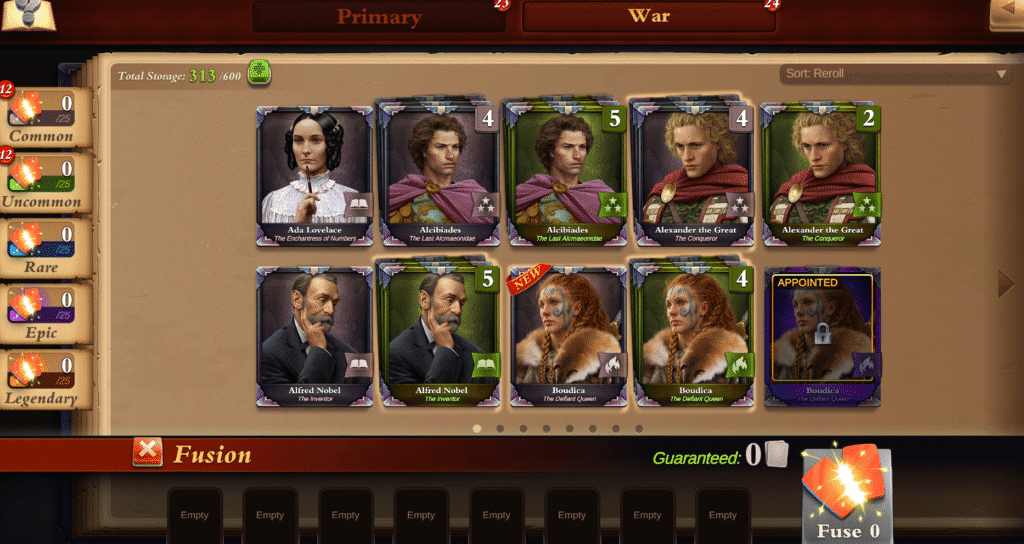Open the Sort: Reroll dropdown
Screen dimensions: 1024x544
pyautogui.click(x=896, y=74)
